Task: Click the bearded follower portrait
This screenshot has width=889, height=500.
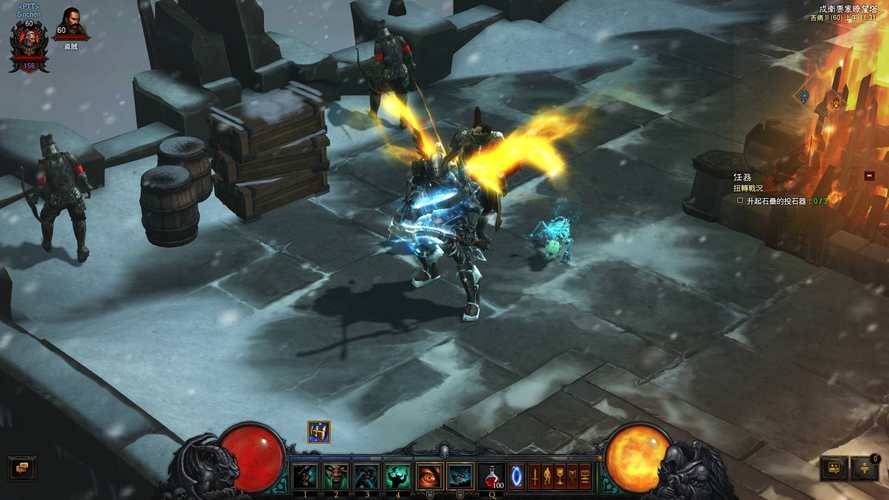Action: [x=71, y=22]
